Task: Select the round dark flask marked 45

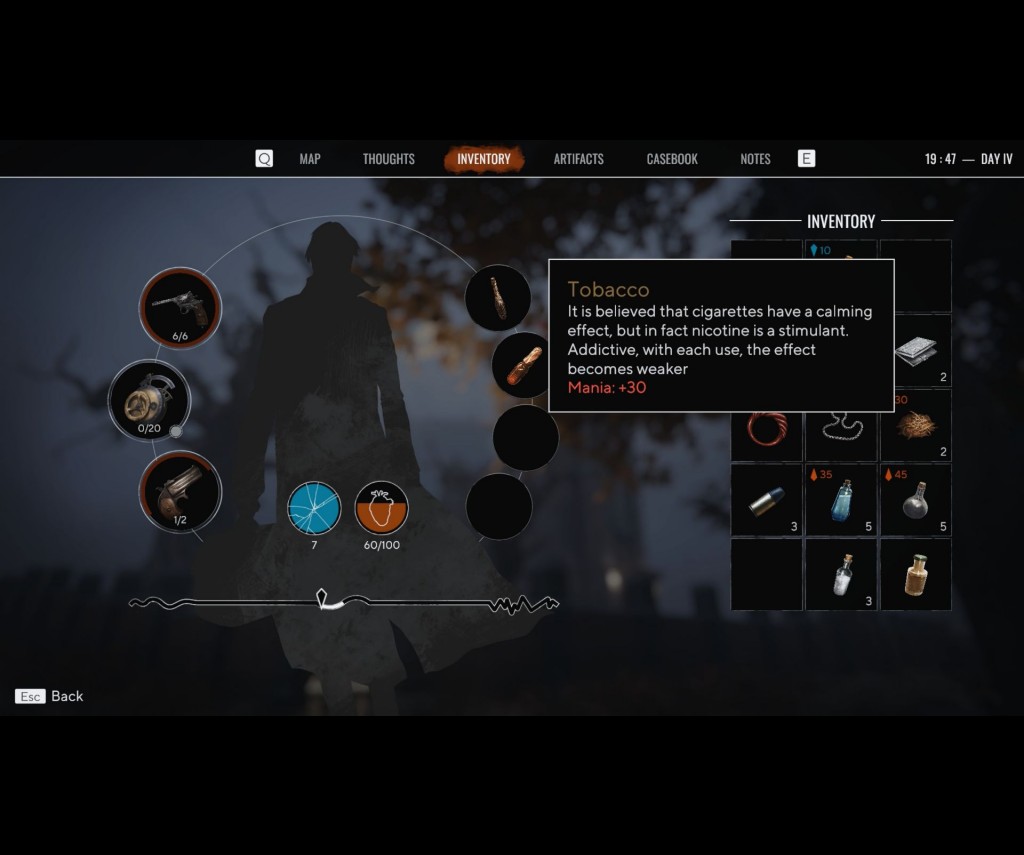Action: (915, 500)
